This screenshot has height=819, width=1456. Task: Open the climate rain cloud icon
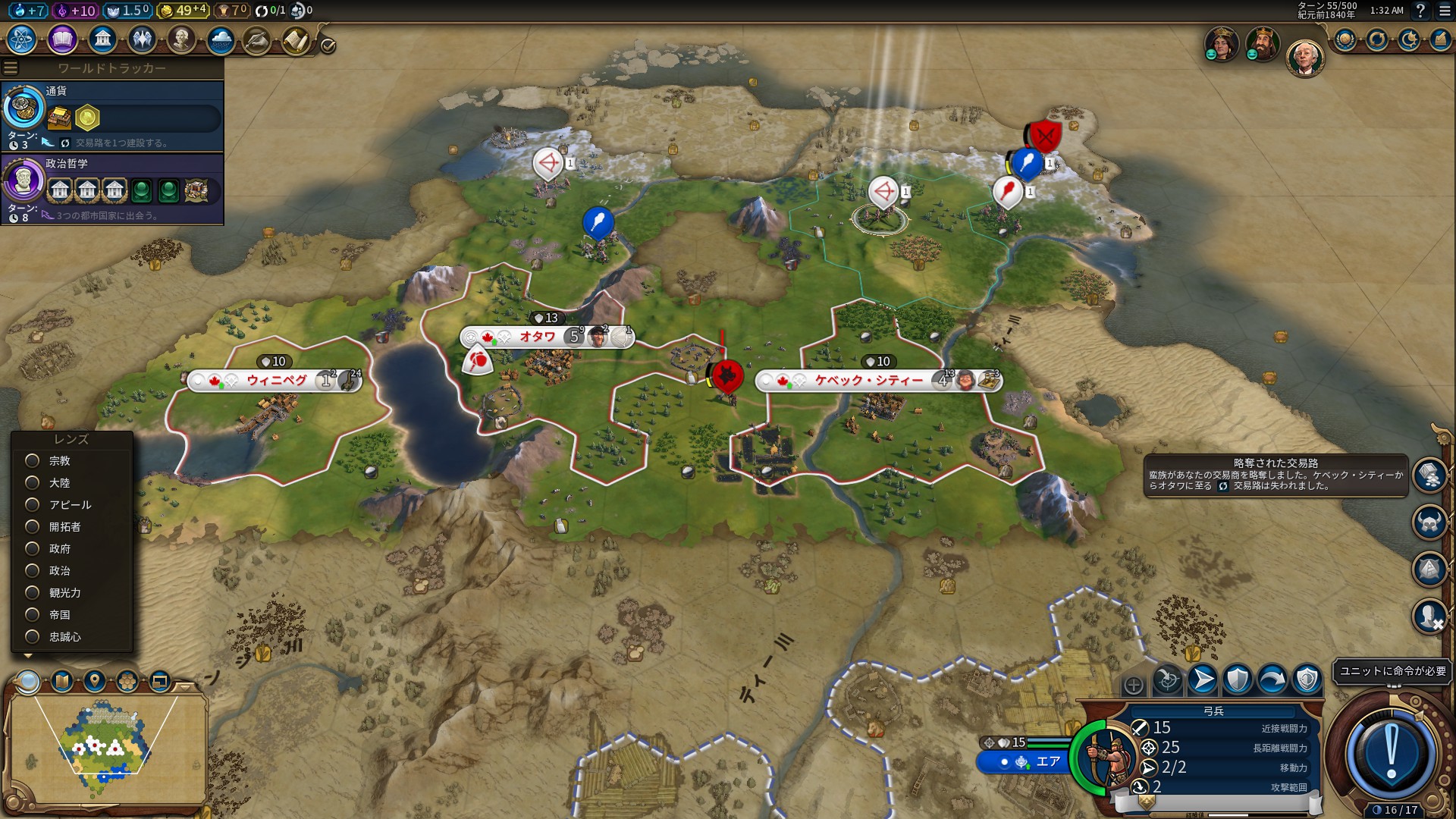click(221, 39)
